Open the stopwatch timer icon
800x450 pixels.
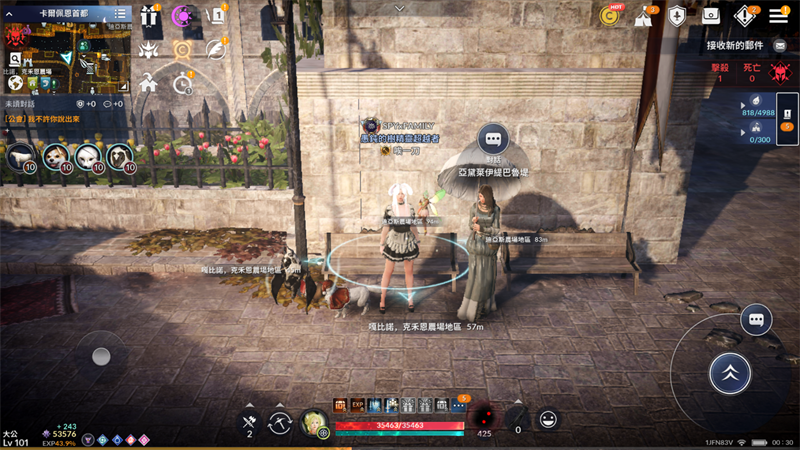[x=182, y=84]
